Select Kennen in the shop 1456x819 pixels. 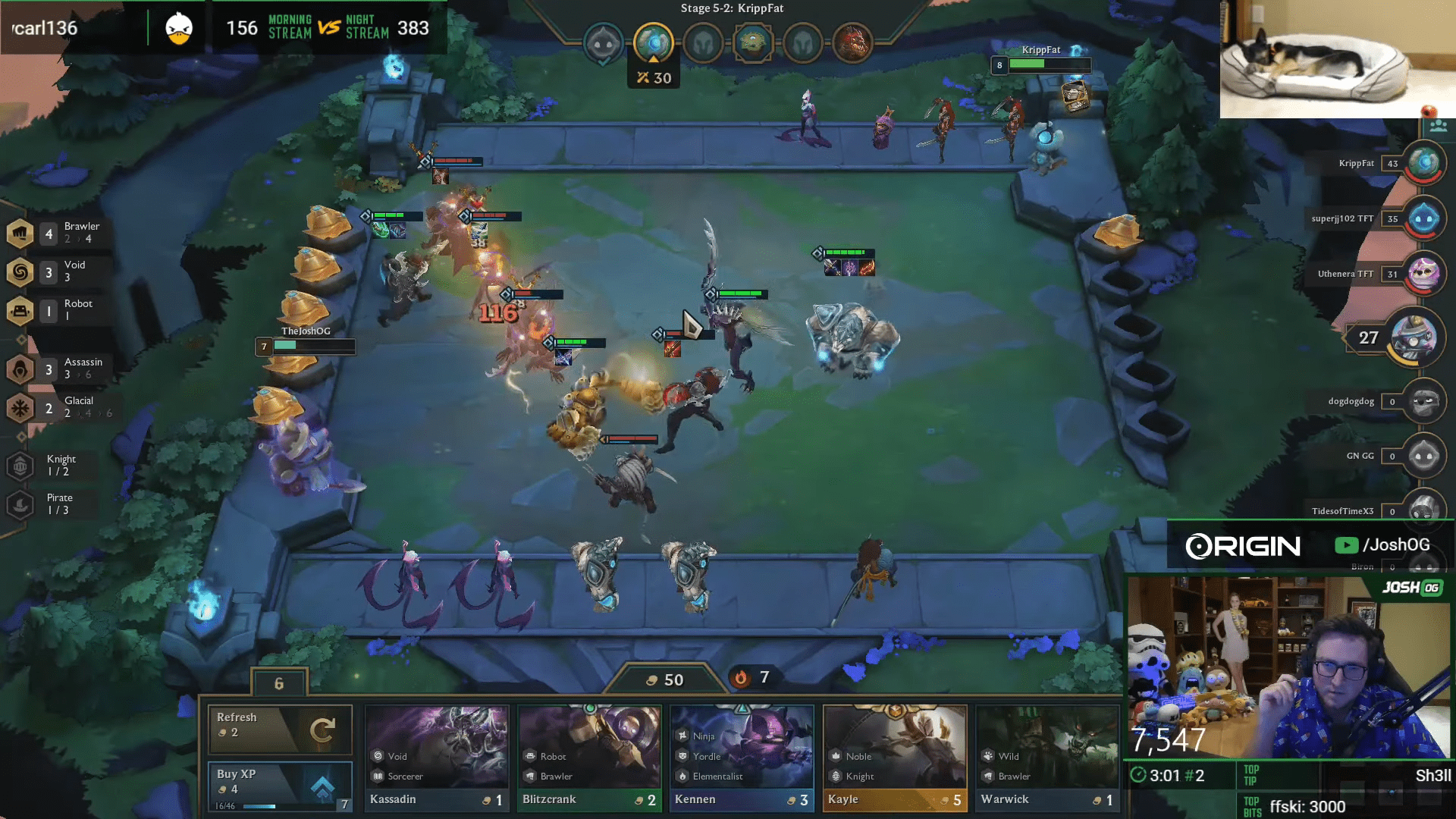pos(742,758)
